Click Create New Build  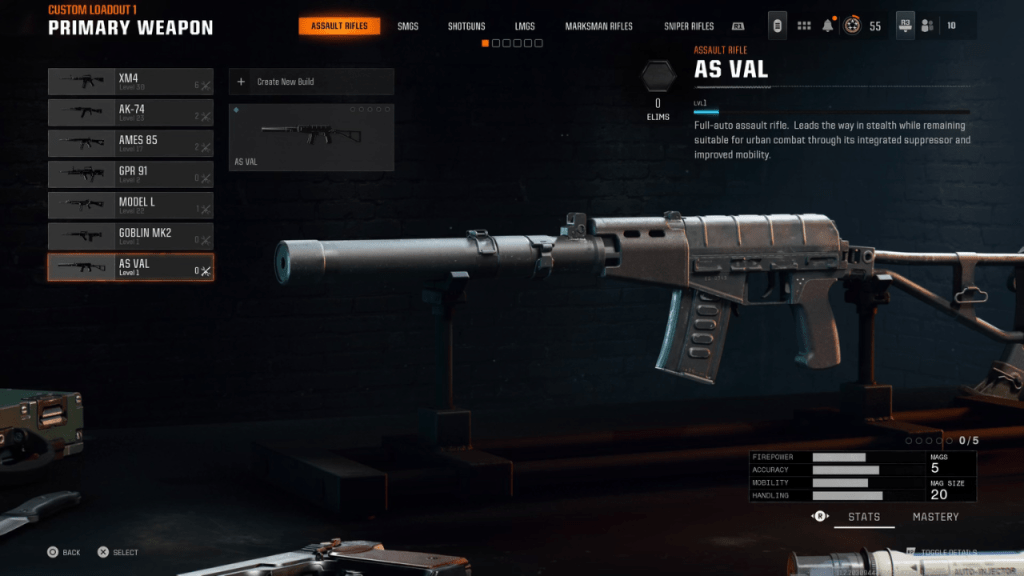pos(311,82)
